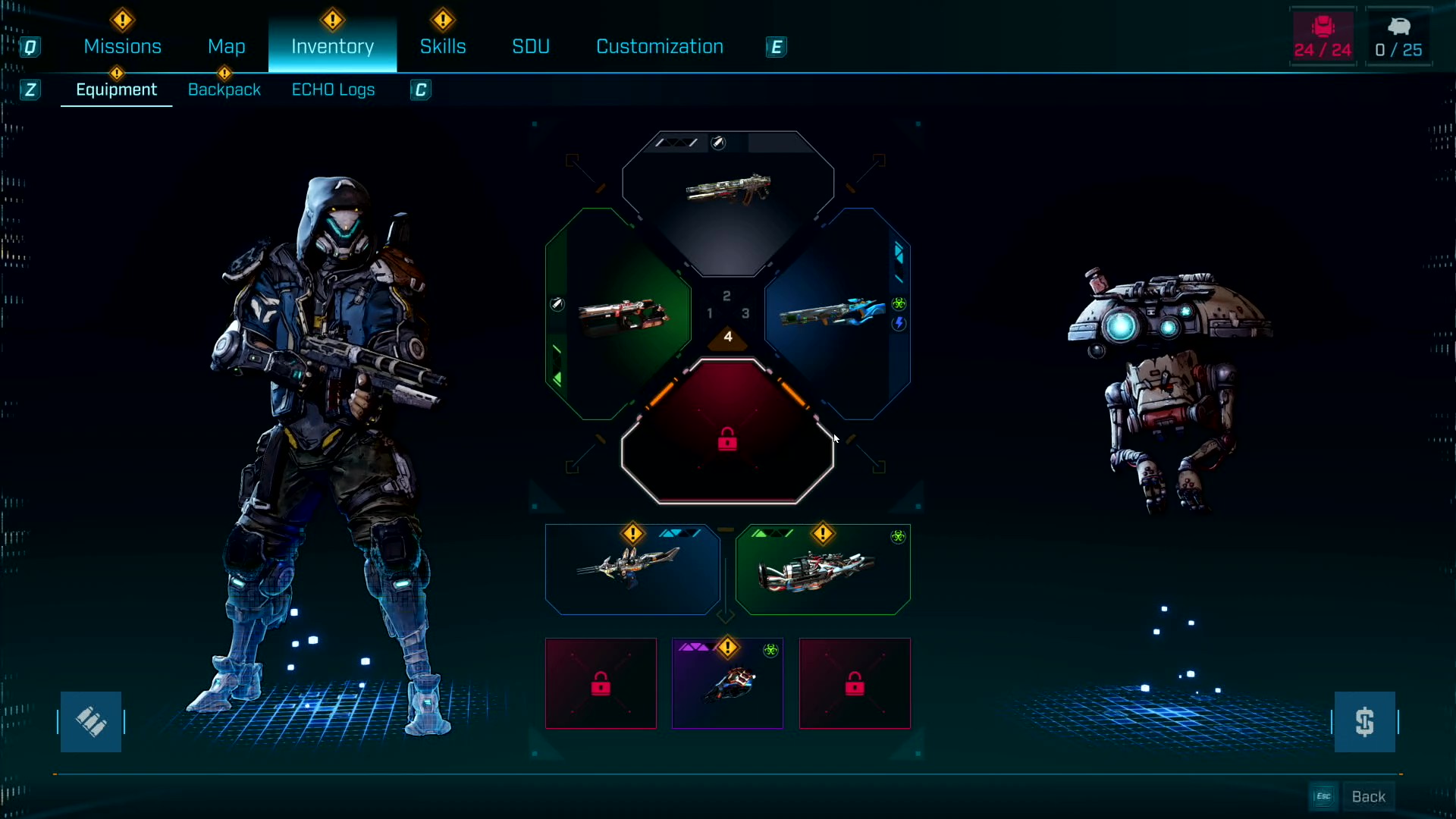Switch to the Map tab
1456x819 pixels.
[226, 47]
